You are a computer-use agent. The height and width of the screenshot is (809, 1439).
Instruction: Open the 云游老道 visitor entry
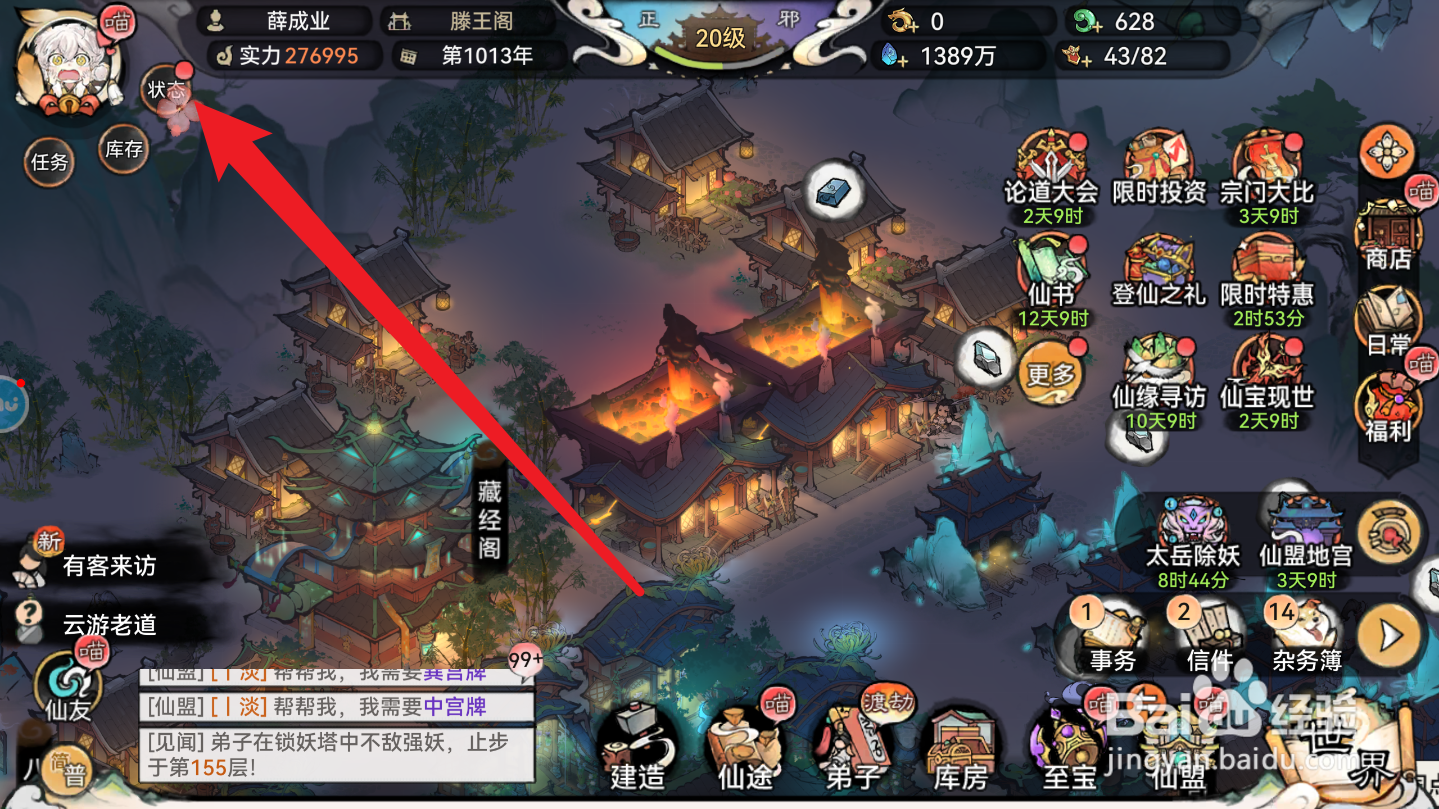[x=110, y=623]
